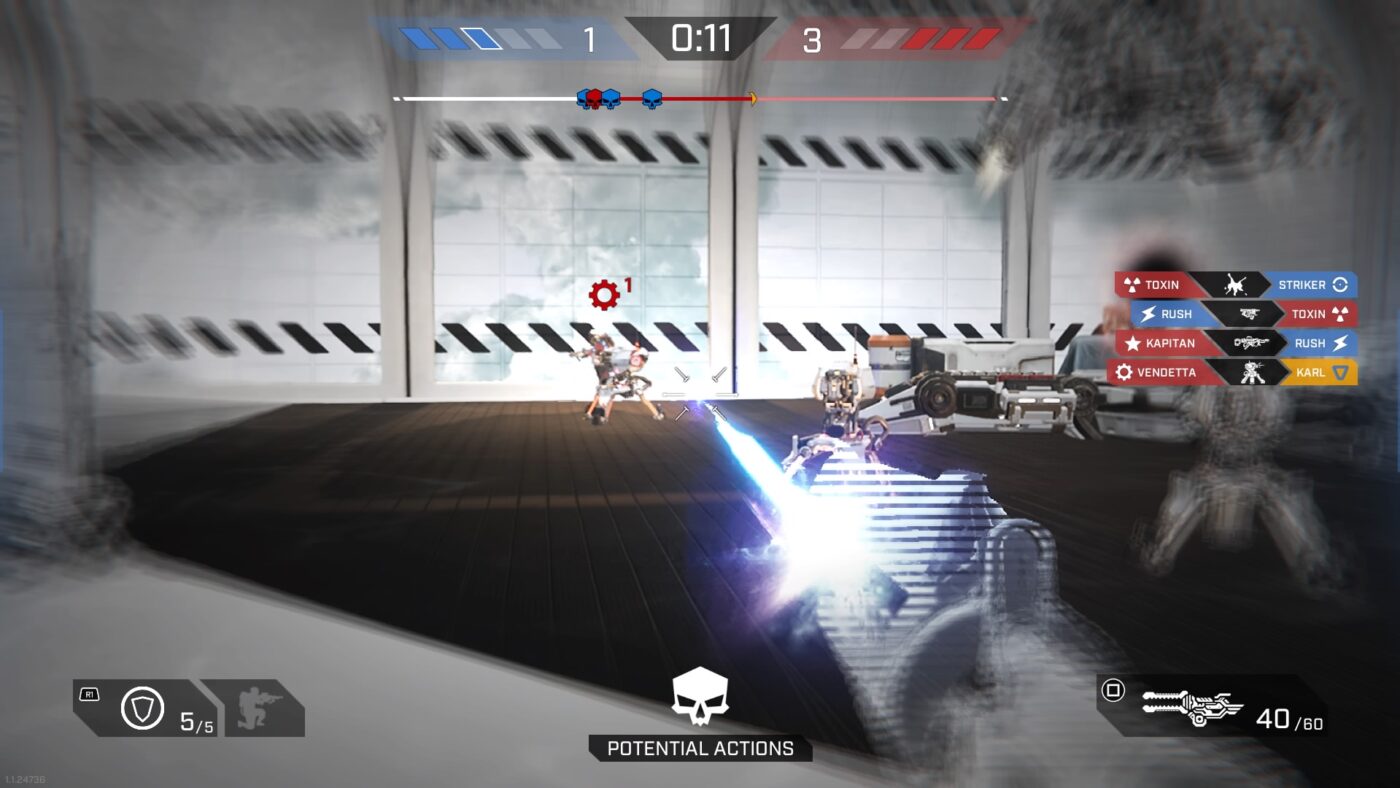Click the red skull on the progress bar
The image size is (1400, 788).
click(593, 99)
